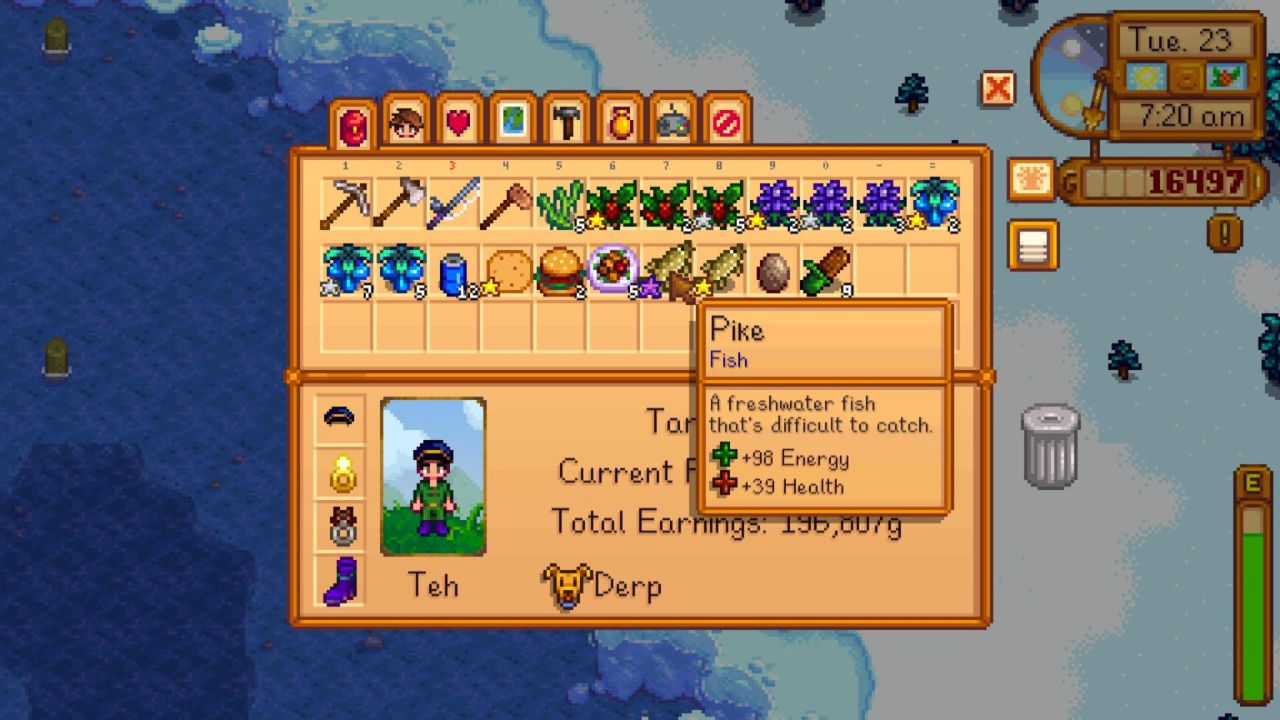Image resolution: width=1280 pixels, height=720 pixels.
Task: Show the Map tab
Action: pyautogui.click(x=513, y=123)
